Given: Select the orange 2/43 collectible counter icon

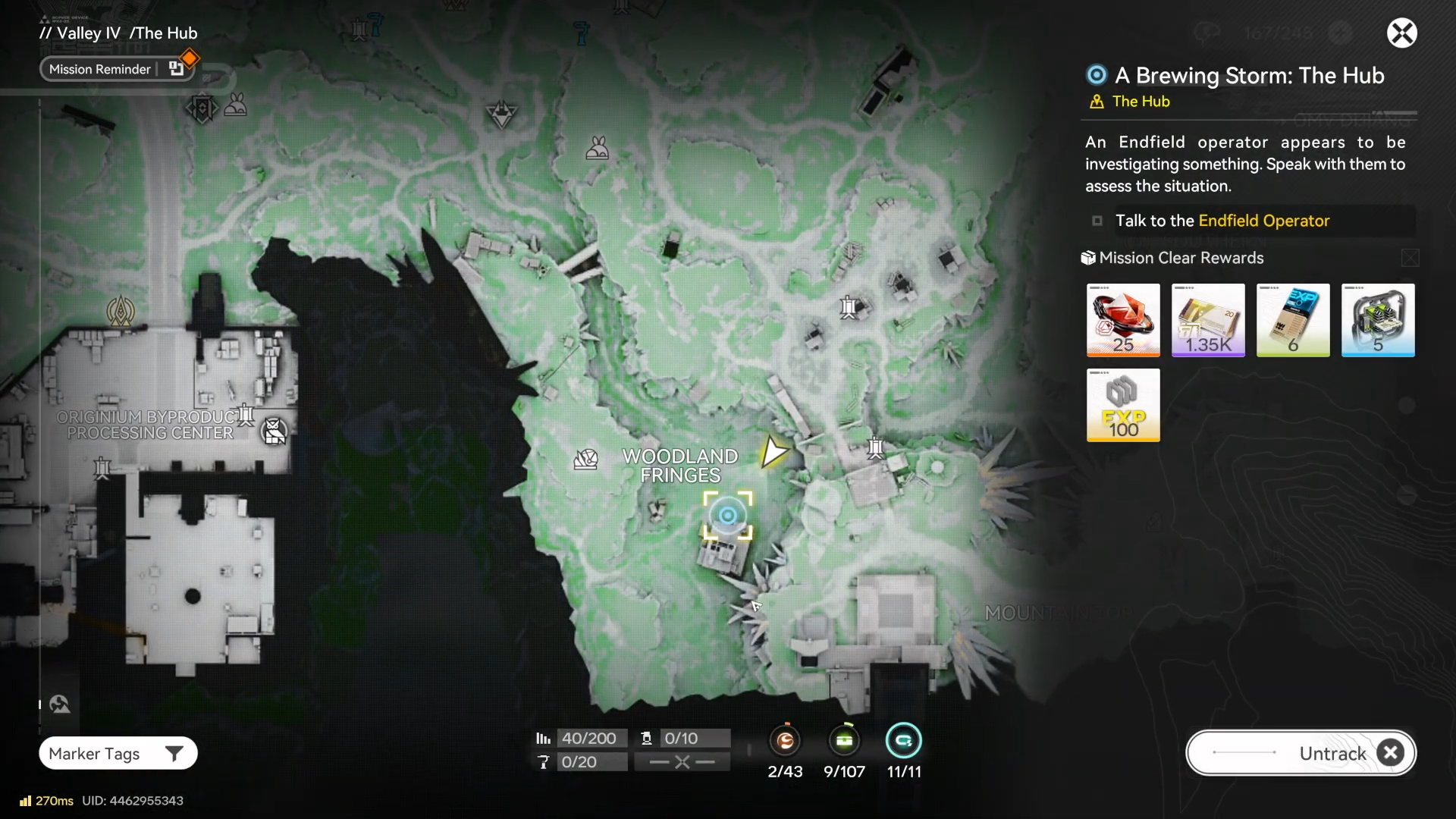Looking at the screenshot, I should (785, 741).
